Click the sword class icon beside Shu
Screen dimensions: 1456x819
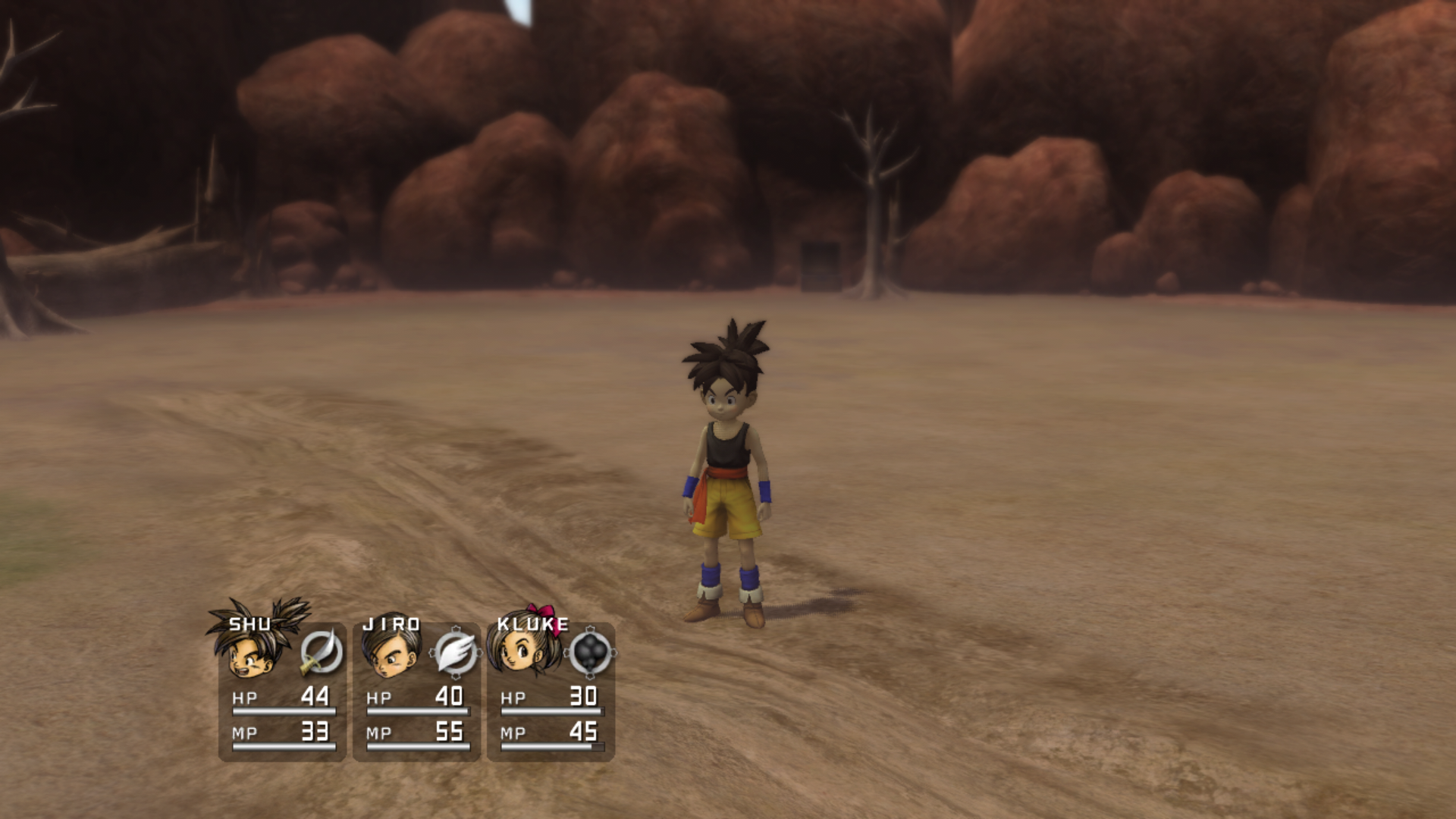[322, 652]
